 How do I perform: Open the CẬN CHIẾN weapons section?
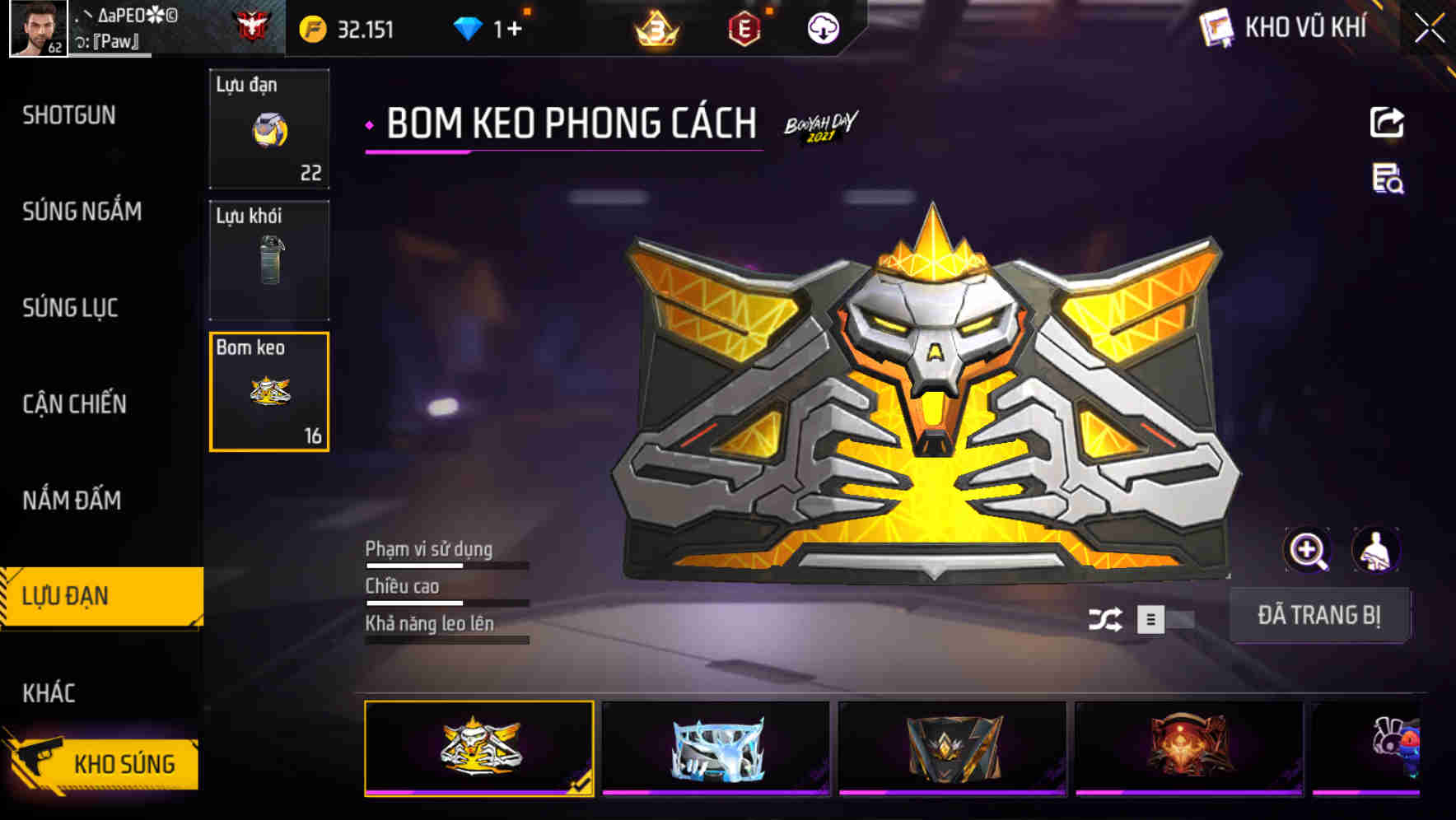(74, 404)
